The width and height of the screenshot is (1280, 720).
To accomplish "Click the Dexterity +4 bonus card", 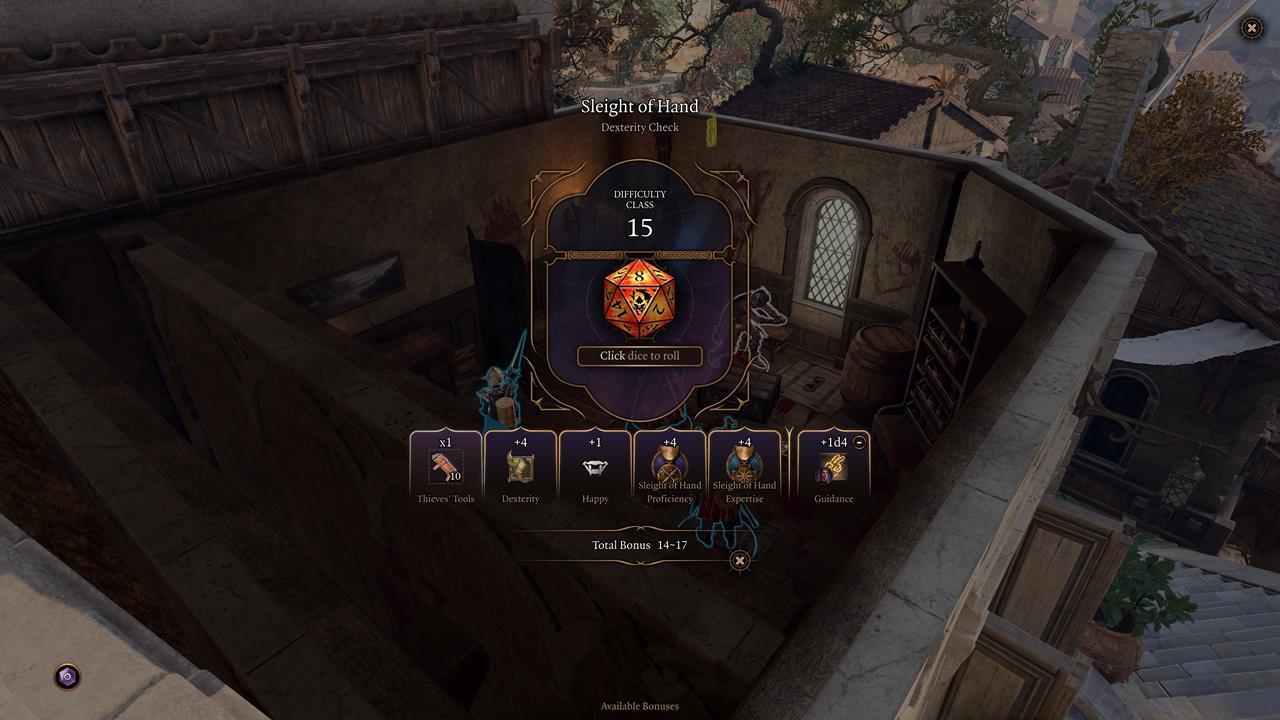I will pos(520,467).
